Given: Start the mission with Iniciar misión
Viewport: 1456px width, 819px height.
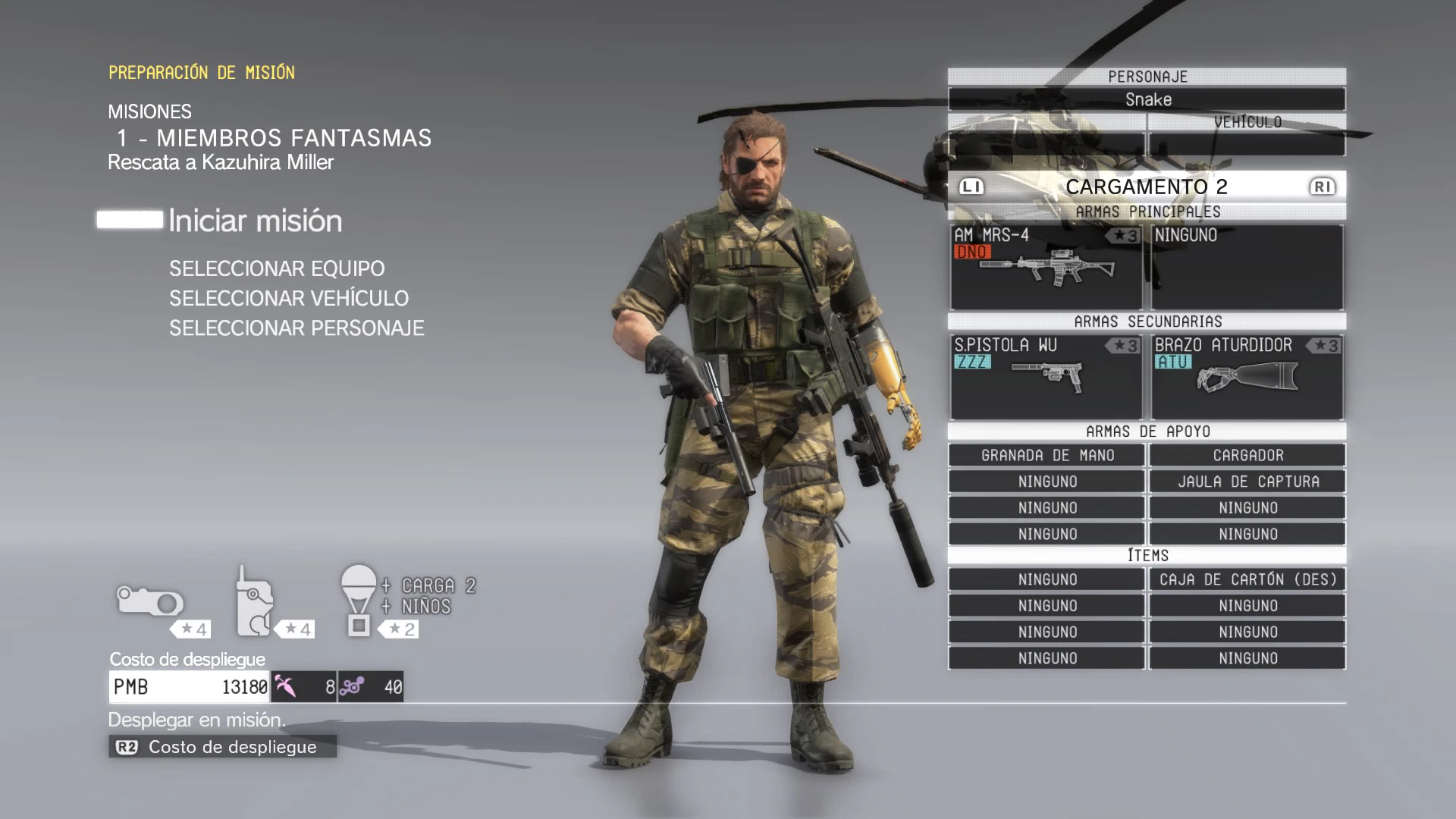Looking at the screenshot, I should coord(255,221).
